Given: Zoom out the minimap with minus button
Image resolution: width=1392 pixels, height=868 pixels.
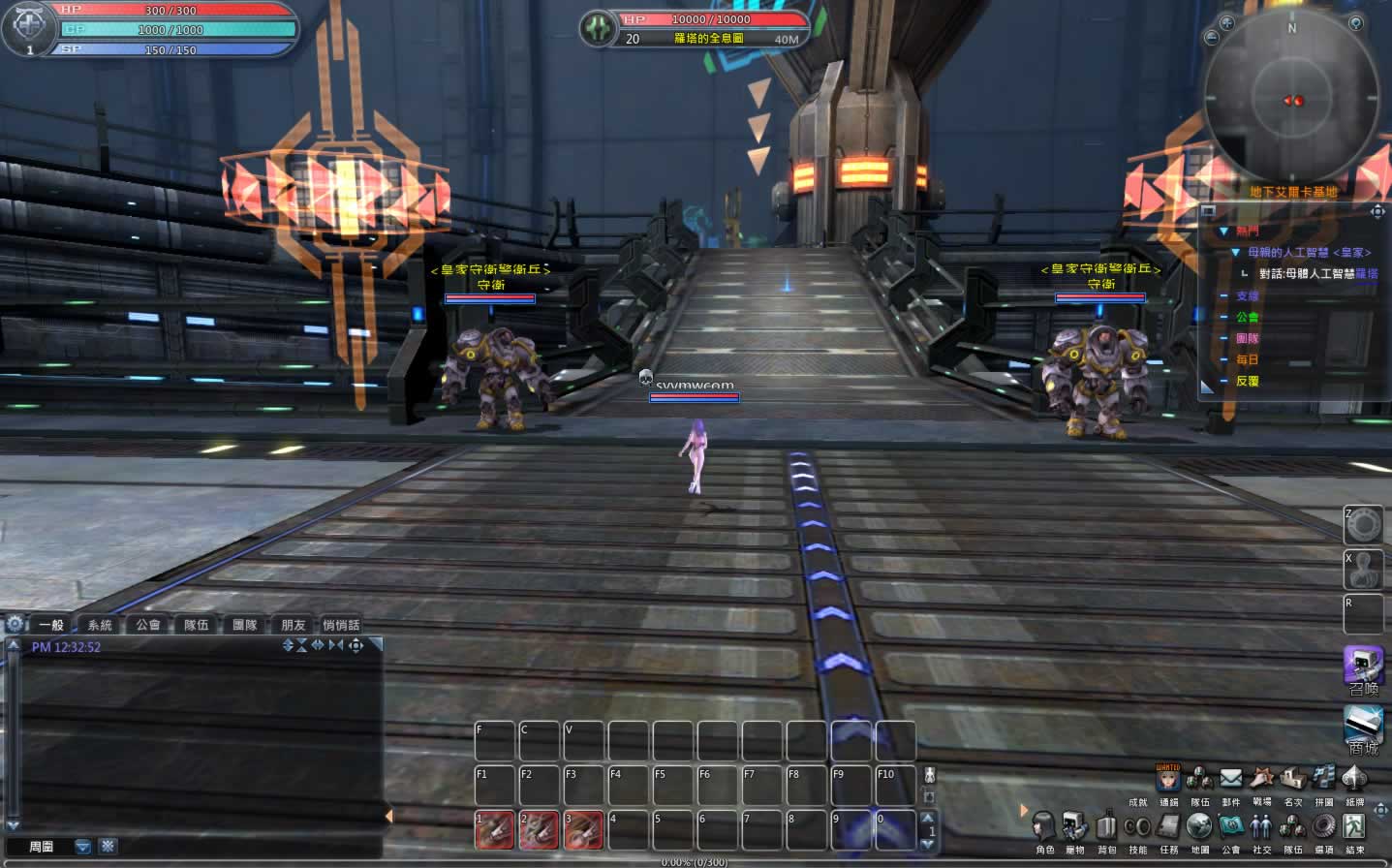Looking at the screenshot, I should click(x=1211, y=38).
